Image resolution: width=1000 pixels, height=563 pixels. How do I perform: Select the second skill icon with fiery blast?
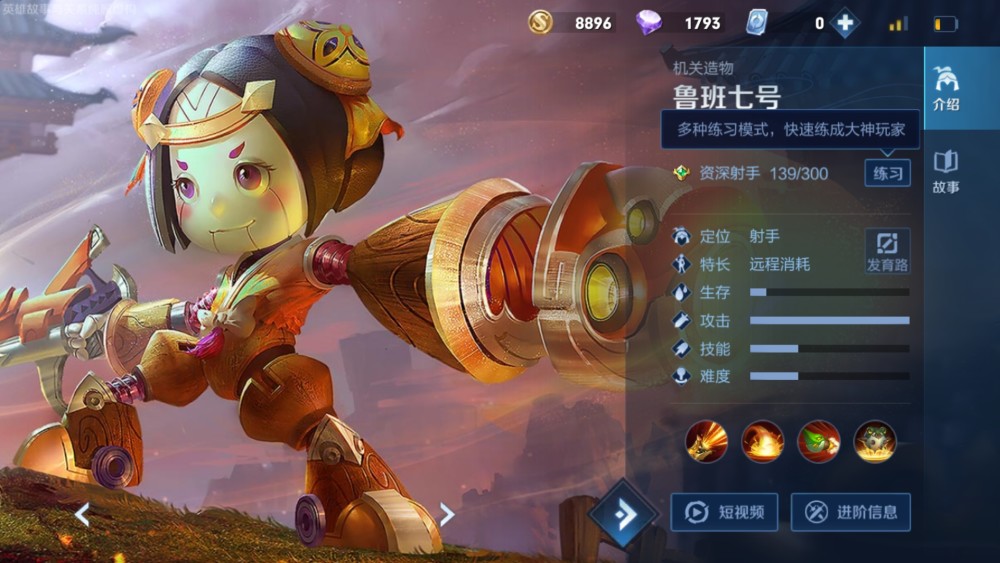tap(762, 441)
